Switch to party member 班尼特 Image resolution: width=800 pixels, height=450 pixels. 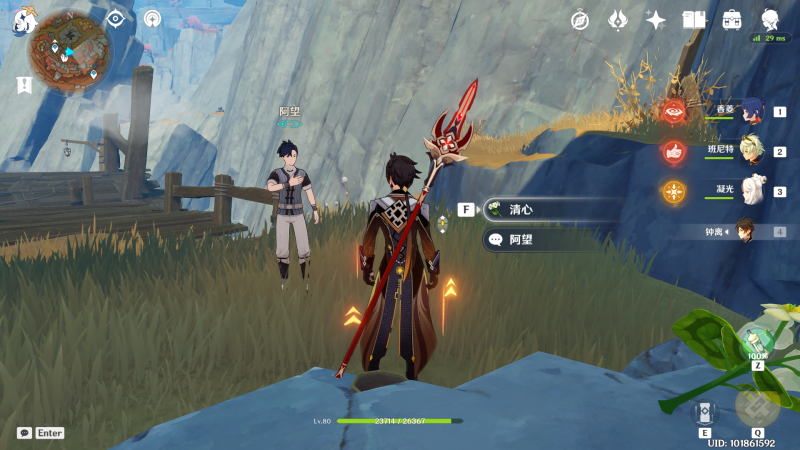pyautogui.click(x=750, y=152)
